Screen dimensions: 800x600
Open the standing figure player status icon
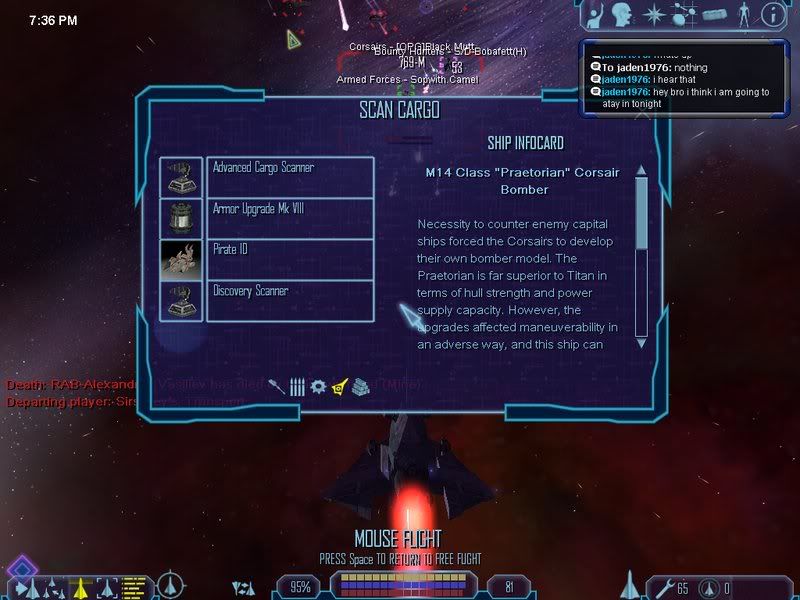pyautogui.click(x=743, y=15)
